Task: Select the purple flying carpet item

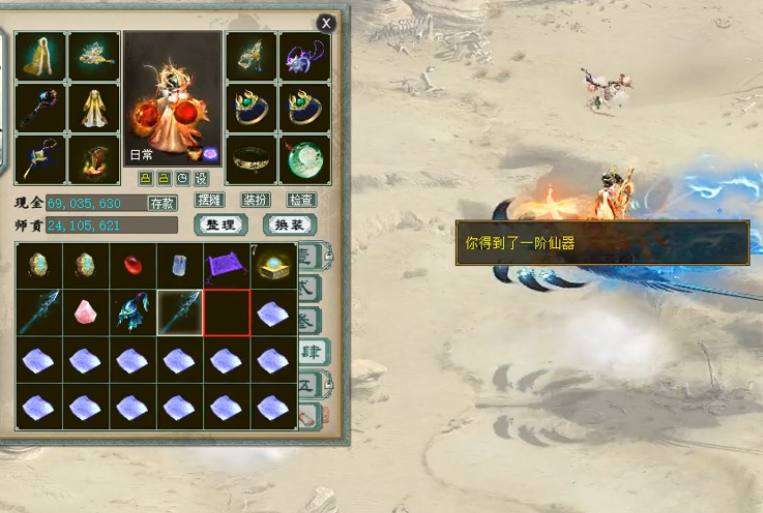Action: click(x=226, y=265)
